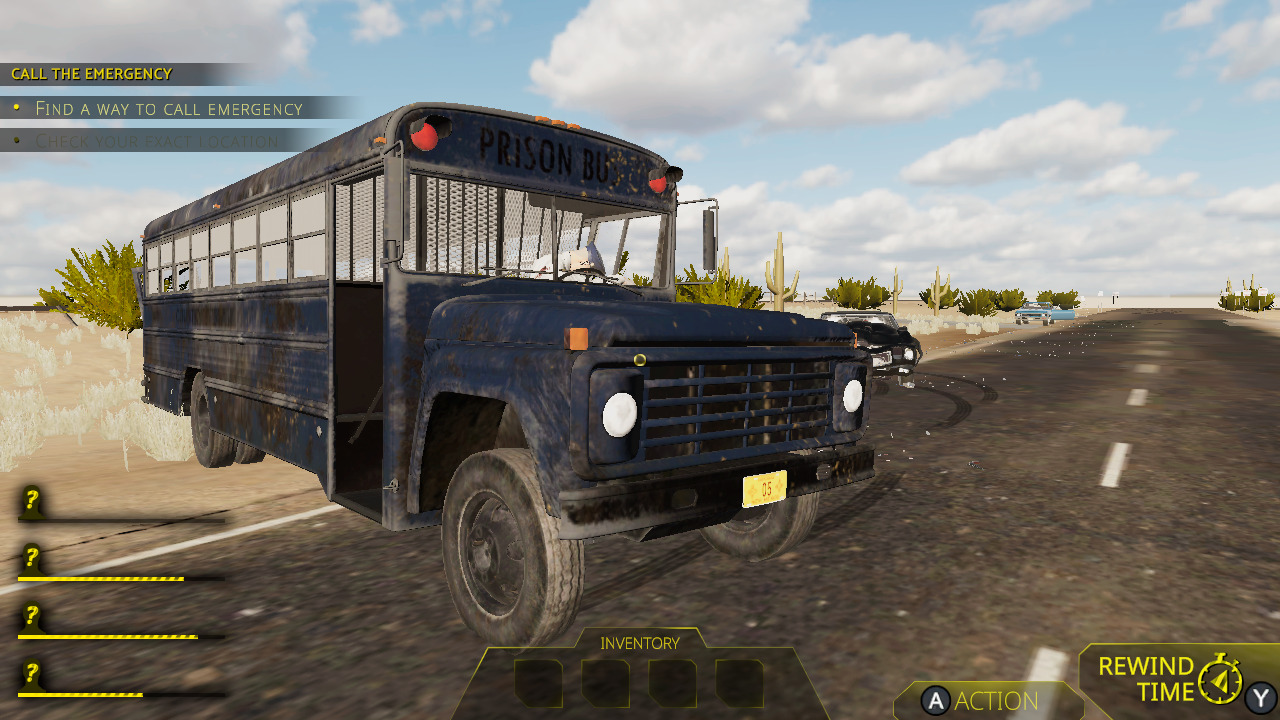Image resolution: width=1280 pixels, height=720 pixels.
Task: Toggle completion of 'Check your exact location' objective
Action: tap(160, 142)
